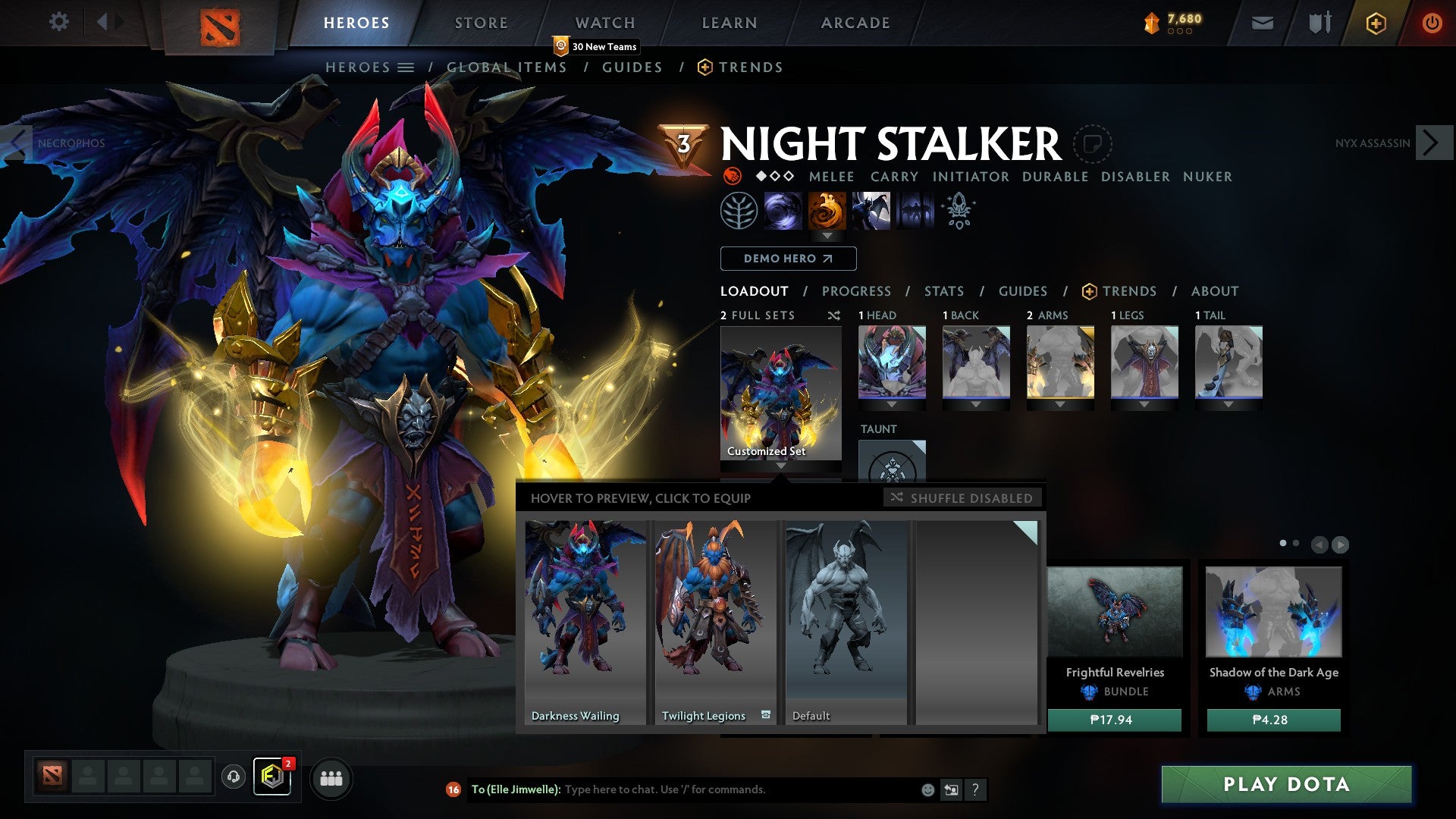Click the voice chat headset icon
1456x819 pixels.
[x=233, y=778]
